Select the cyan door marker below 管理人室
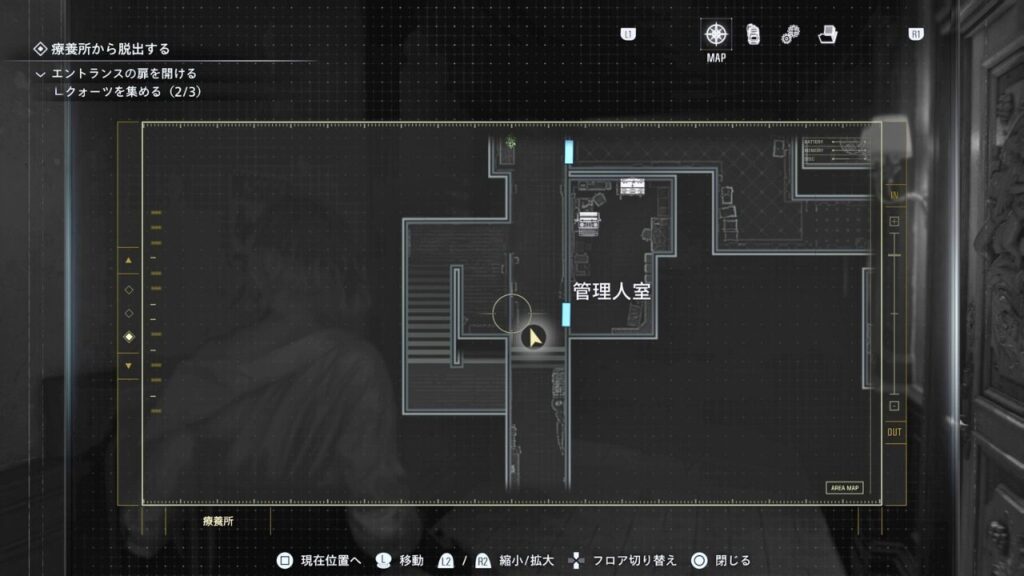The width and height of the screenshot is (1024, 576). [x=567, y=316]
